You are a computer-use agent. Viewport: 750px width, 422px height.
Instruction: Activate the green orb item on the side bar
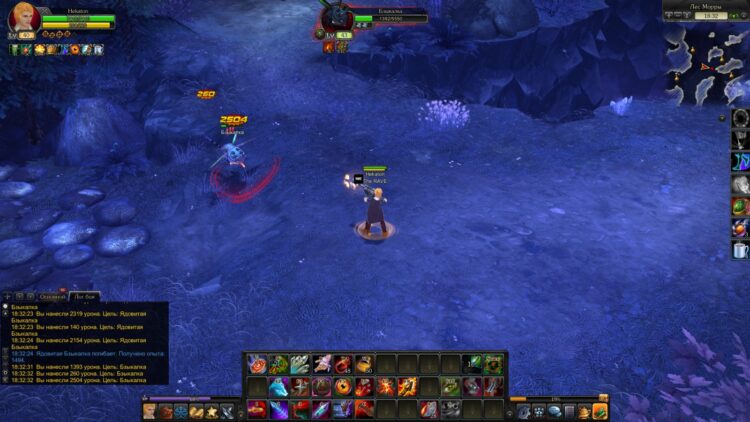coord(740,206)
